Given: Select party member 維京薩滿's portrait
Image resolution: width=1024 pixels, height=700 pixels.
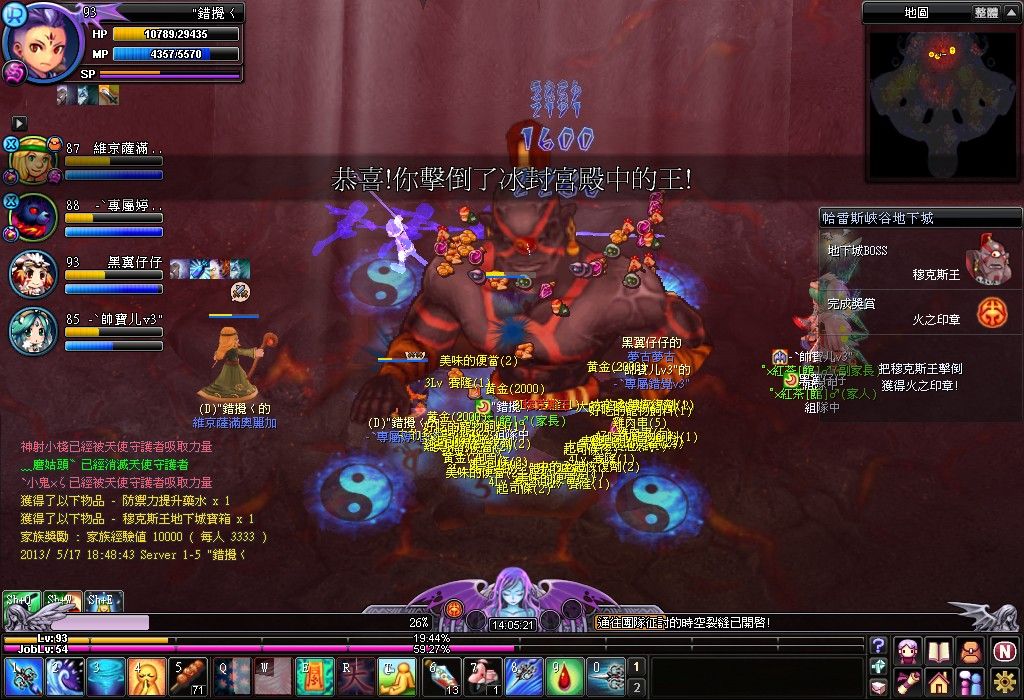Looking at the screenshot, I should [33, 159].
